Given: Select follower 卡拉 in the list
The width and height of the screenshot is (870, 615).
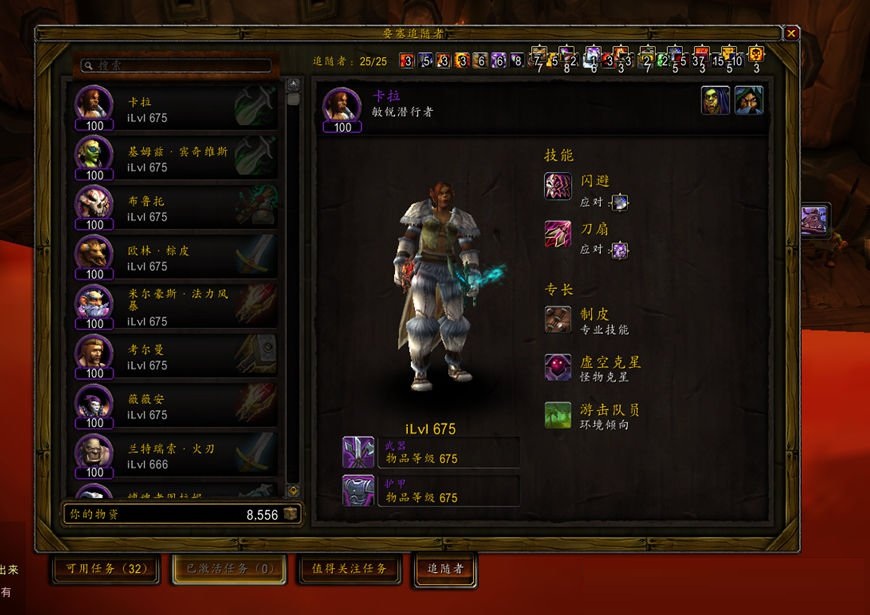Looking at the screenshot, I should click(175, 109).
